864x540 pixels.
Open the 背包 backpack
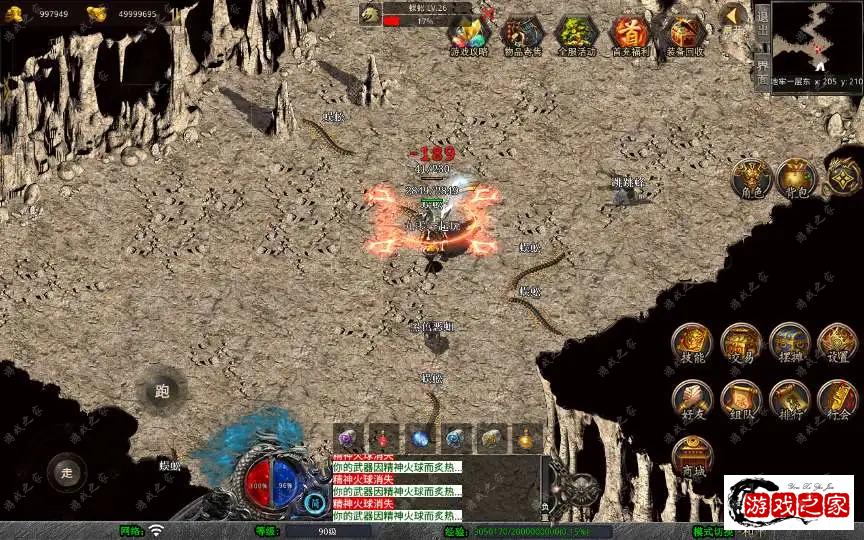click(797, 178)
